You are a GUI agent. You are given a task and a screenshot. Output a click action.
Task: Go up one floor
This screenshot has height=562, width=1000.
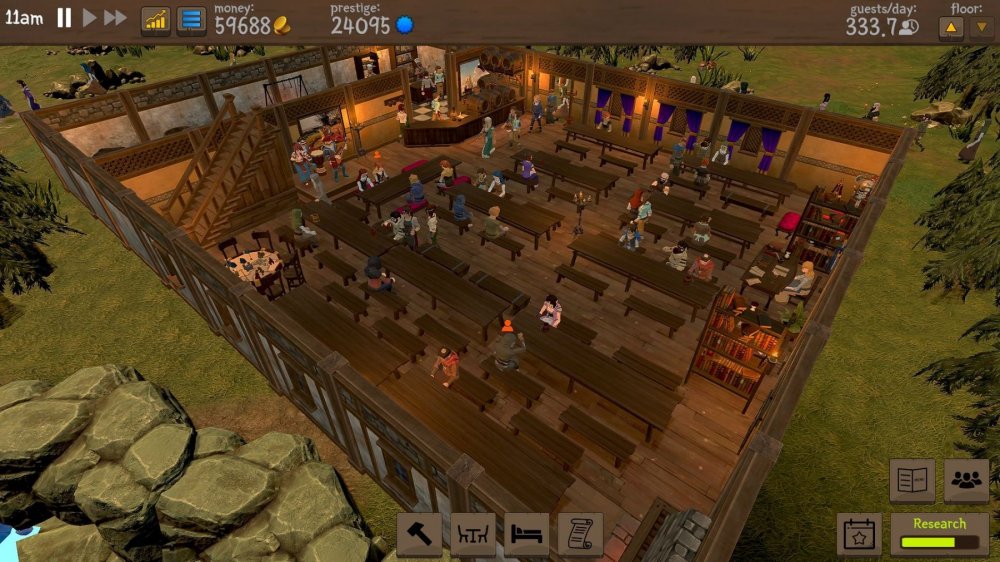click(x=951, y=27)
